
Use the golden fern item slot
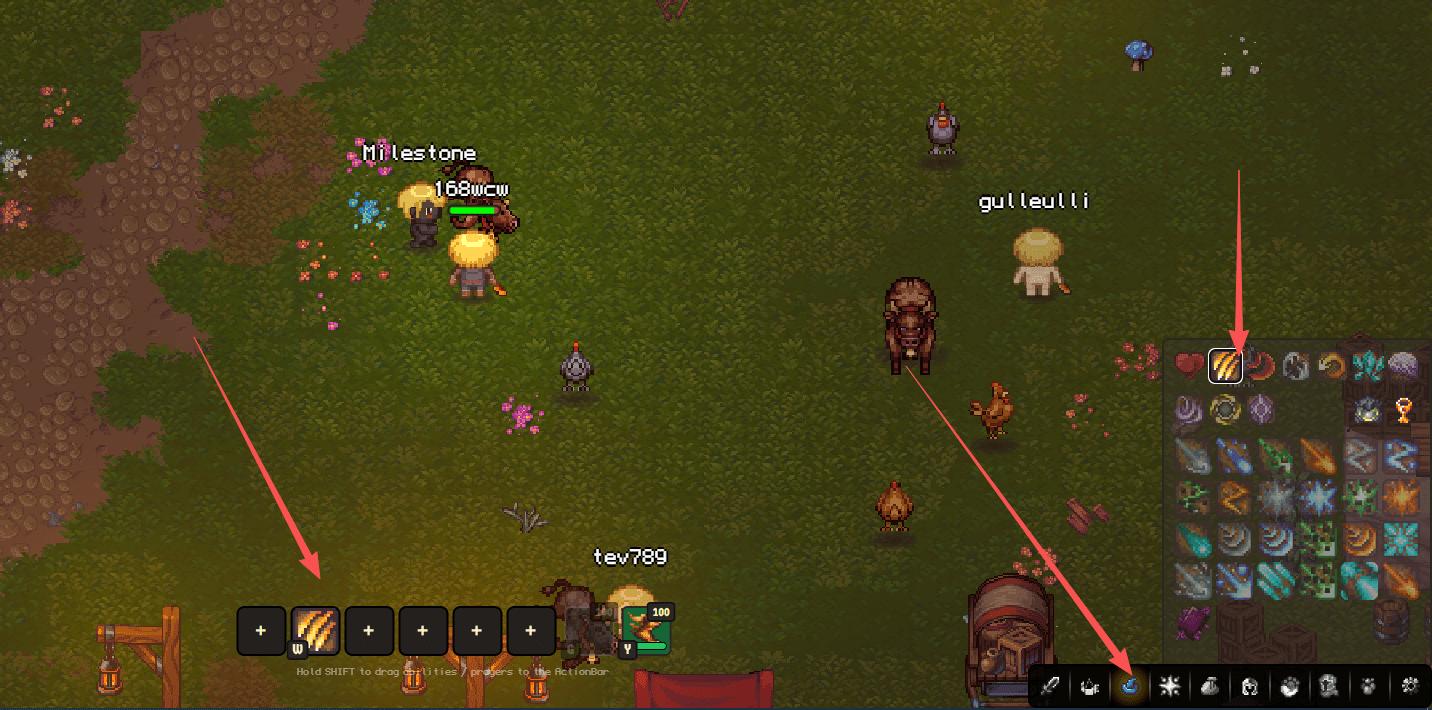tap(644, 629)
